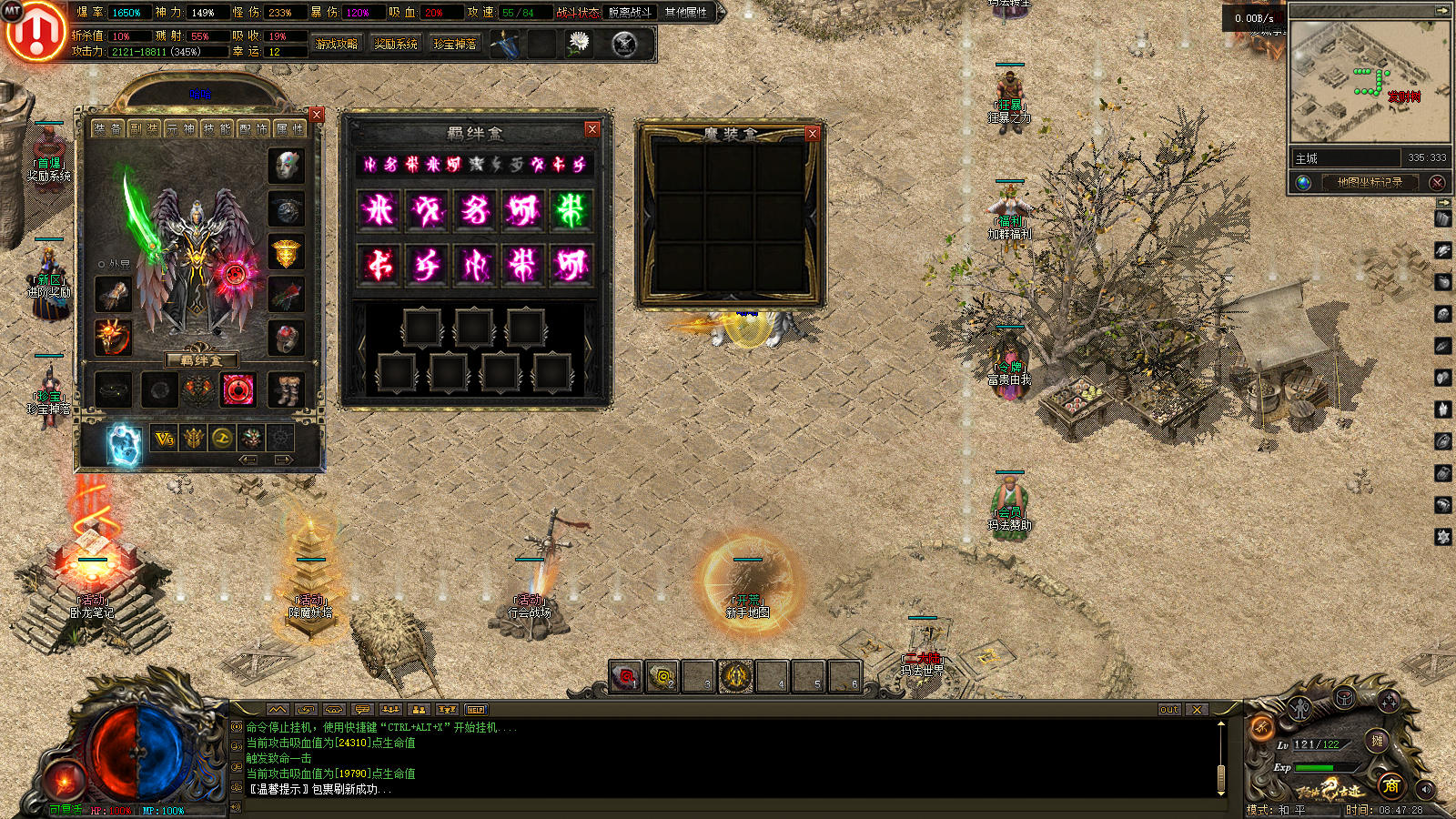Open the 游戏攻略 game guide

point(337,44)
